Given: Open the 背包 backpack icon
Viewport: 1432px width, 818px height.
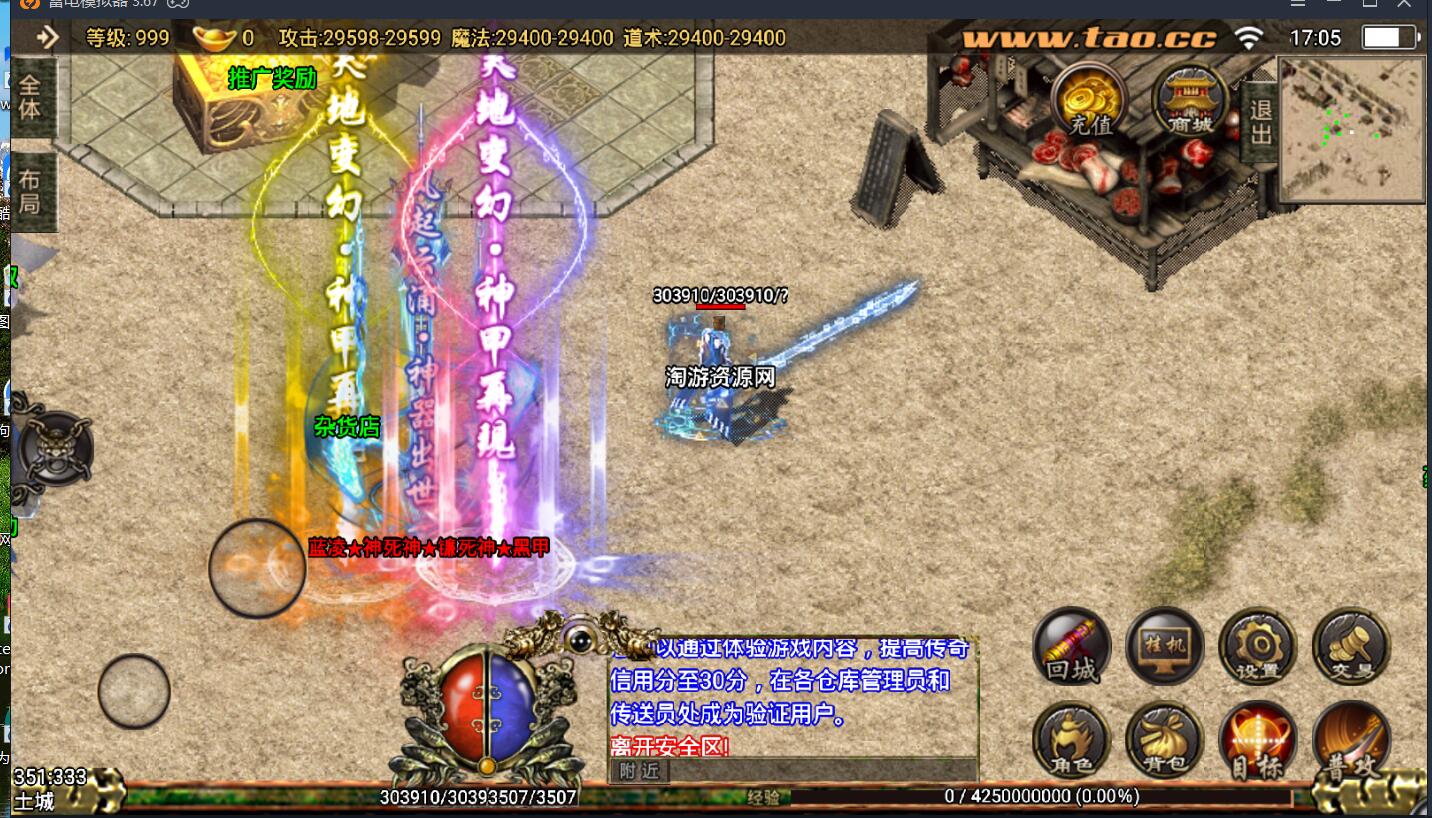Looking at the screenshot, I should point(1163,740).
